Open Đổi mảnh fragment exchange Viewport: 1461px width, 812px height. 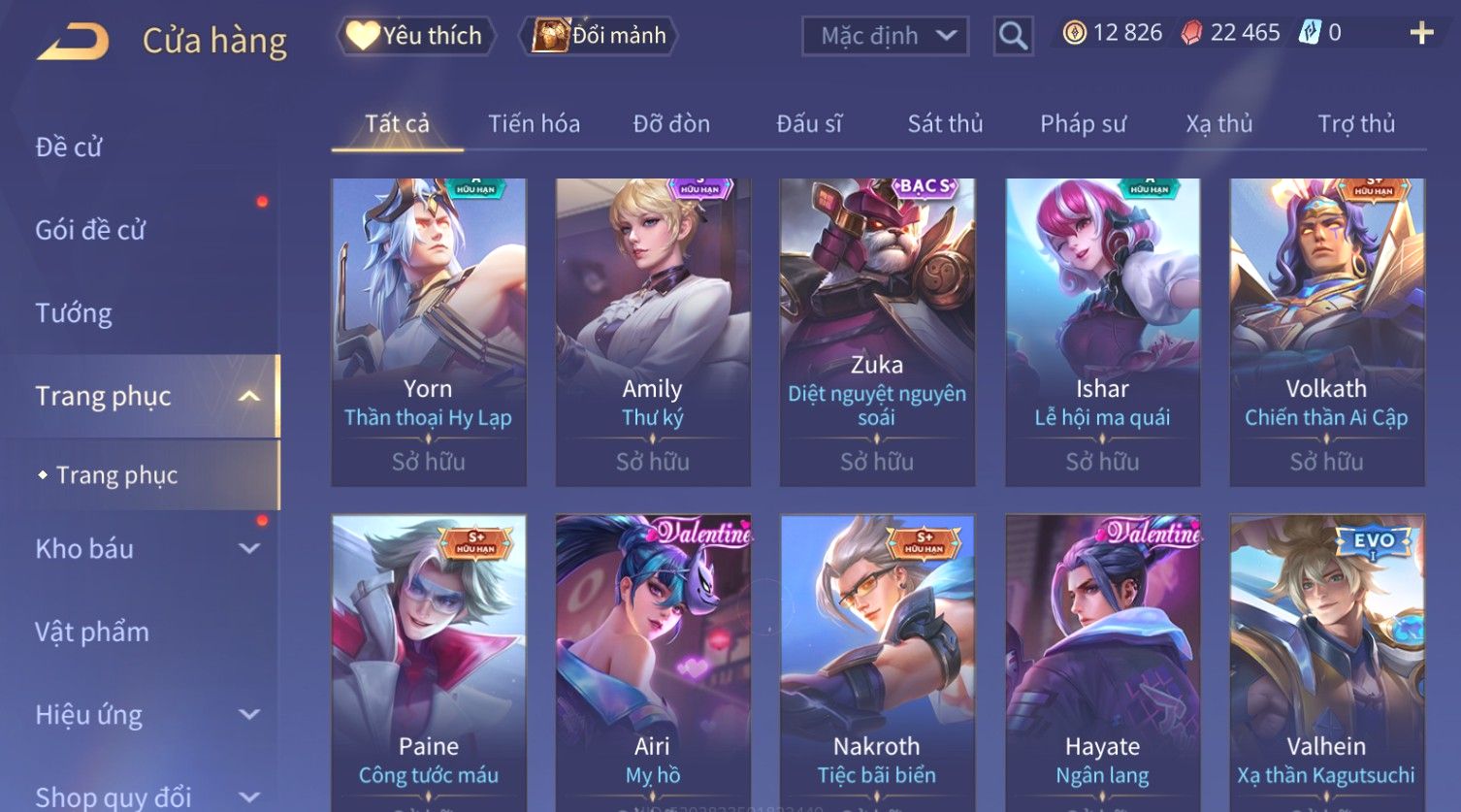click(601, 36)
